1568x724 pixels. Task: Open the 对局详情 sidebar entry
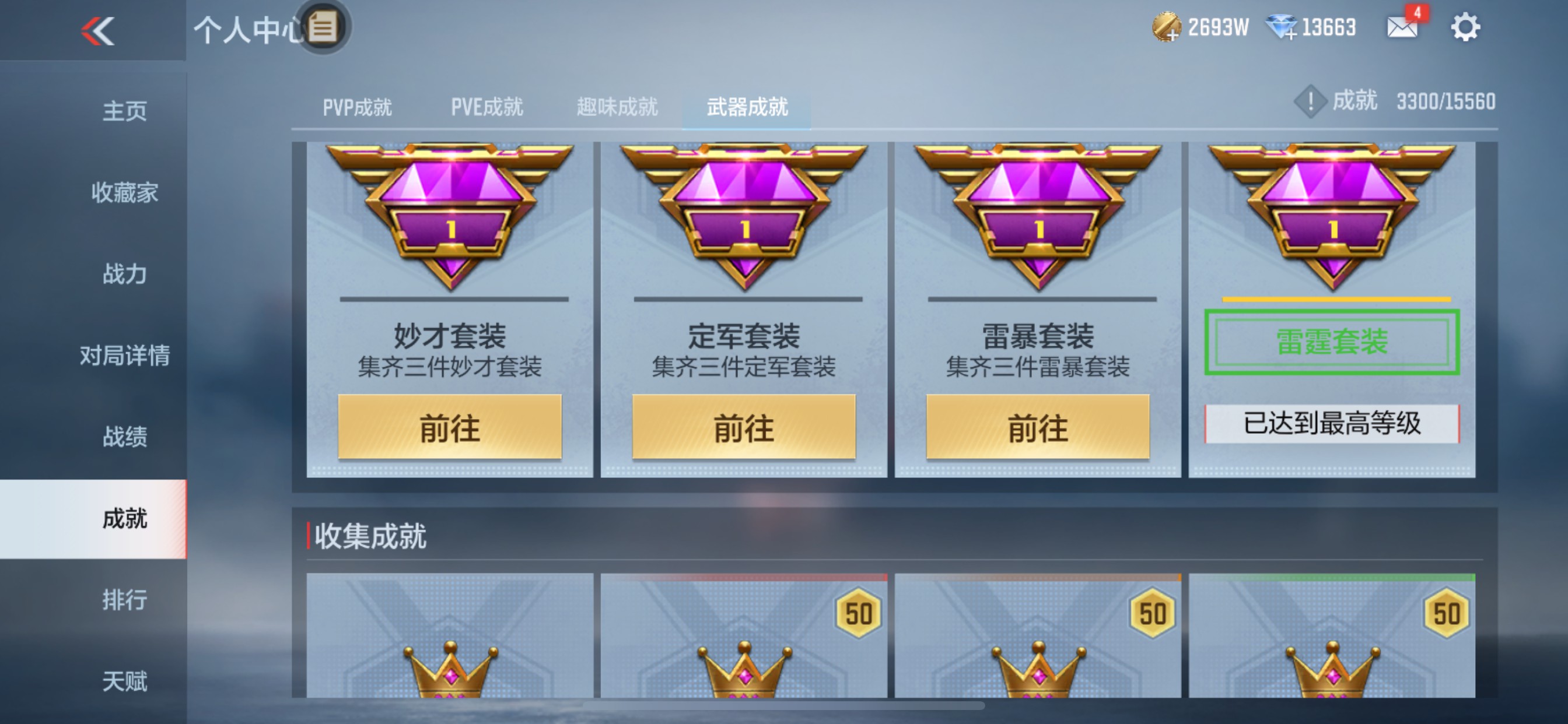coord(124,354)
